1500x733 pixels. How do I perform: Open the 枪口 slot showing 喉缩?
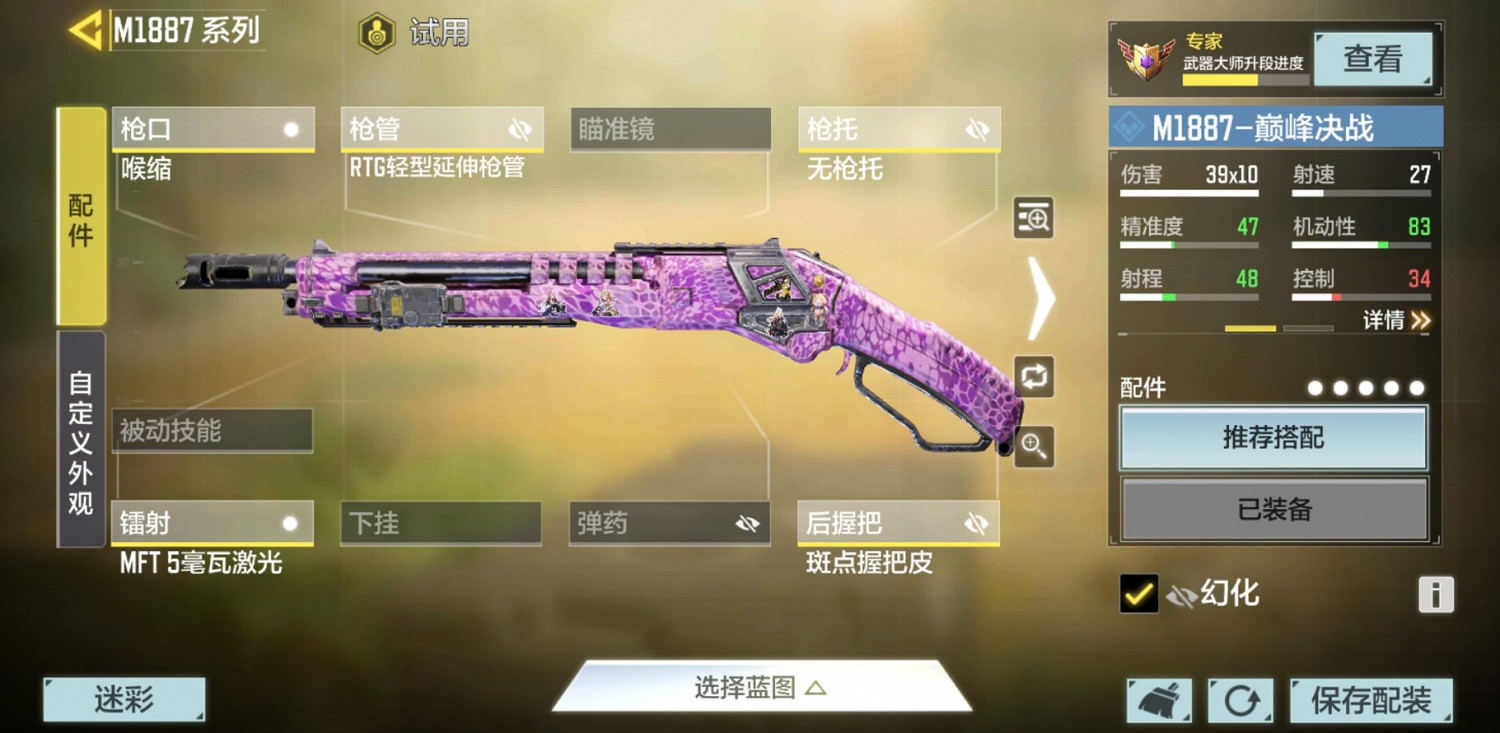click(213, 128)
